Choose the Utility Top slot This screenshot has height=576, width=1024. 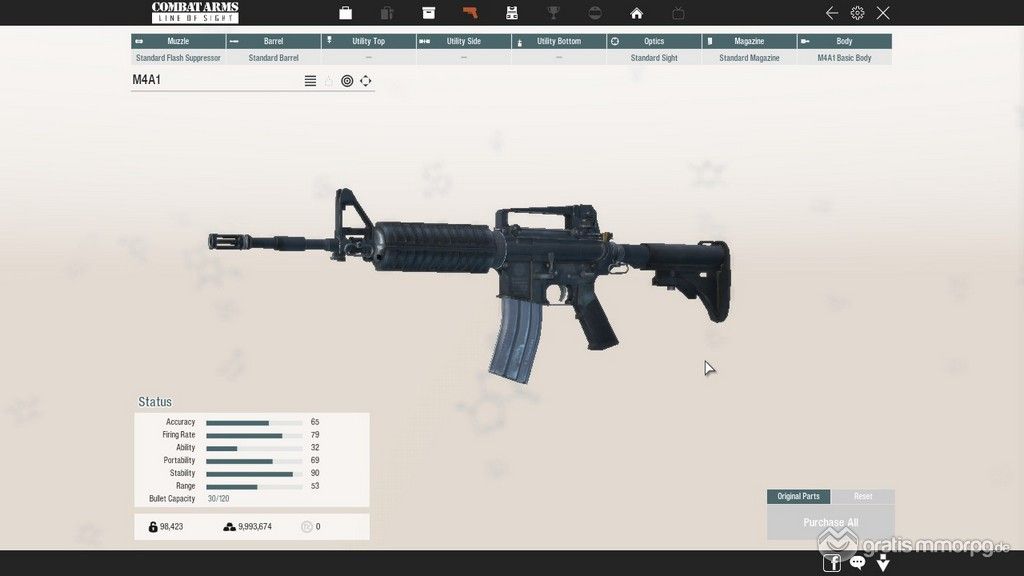point(368,41)
